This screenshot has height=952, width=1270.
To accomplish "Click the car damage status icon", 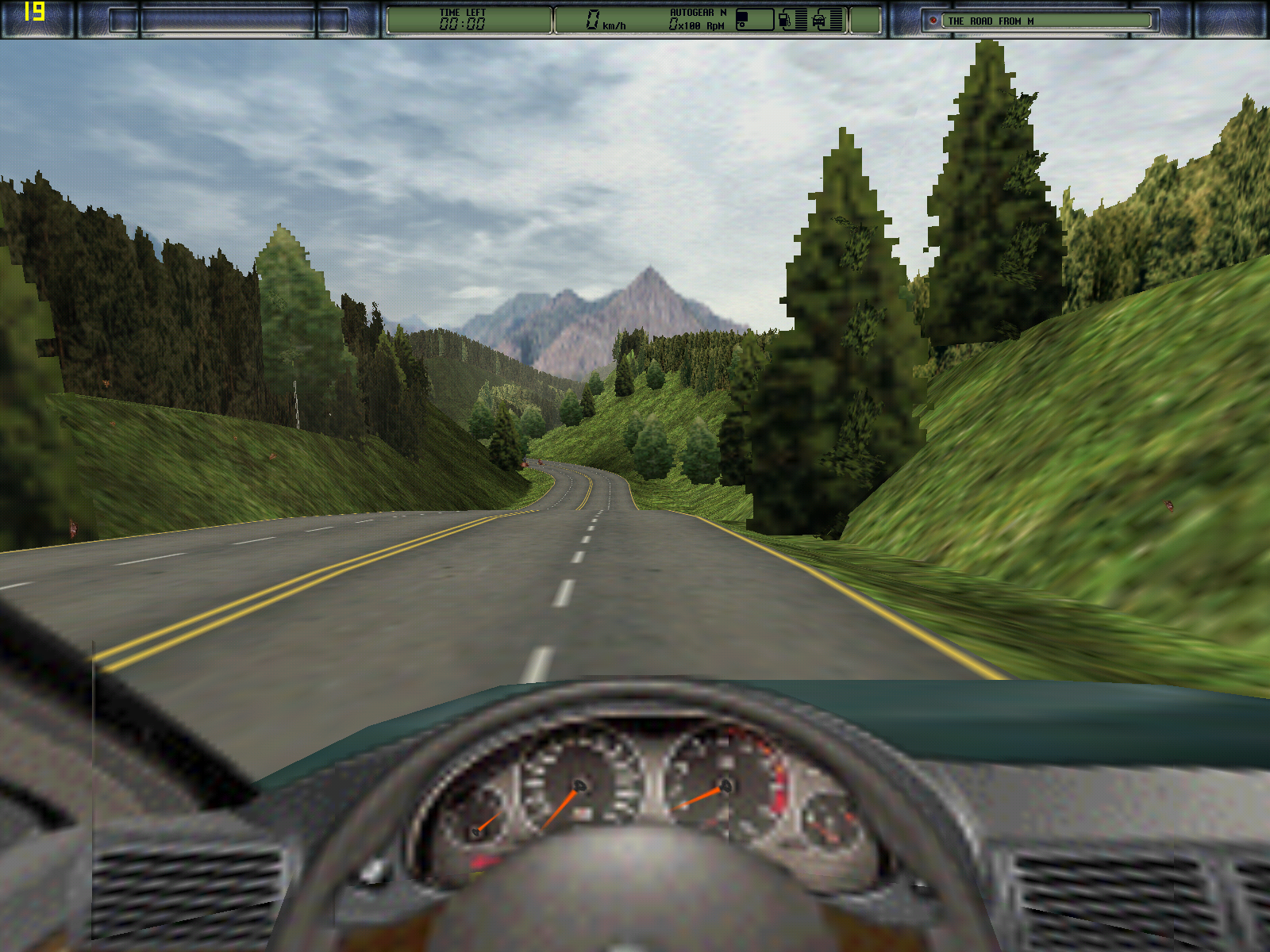I will (x=819, y=20).
